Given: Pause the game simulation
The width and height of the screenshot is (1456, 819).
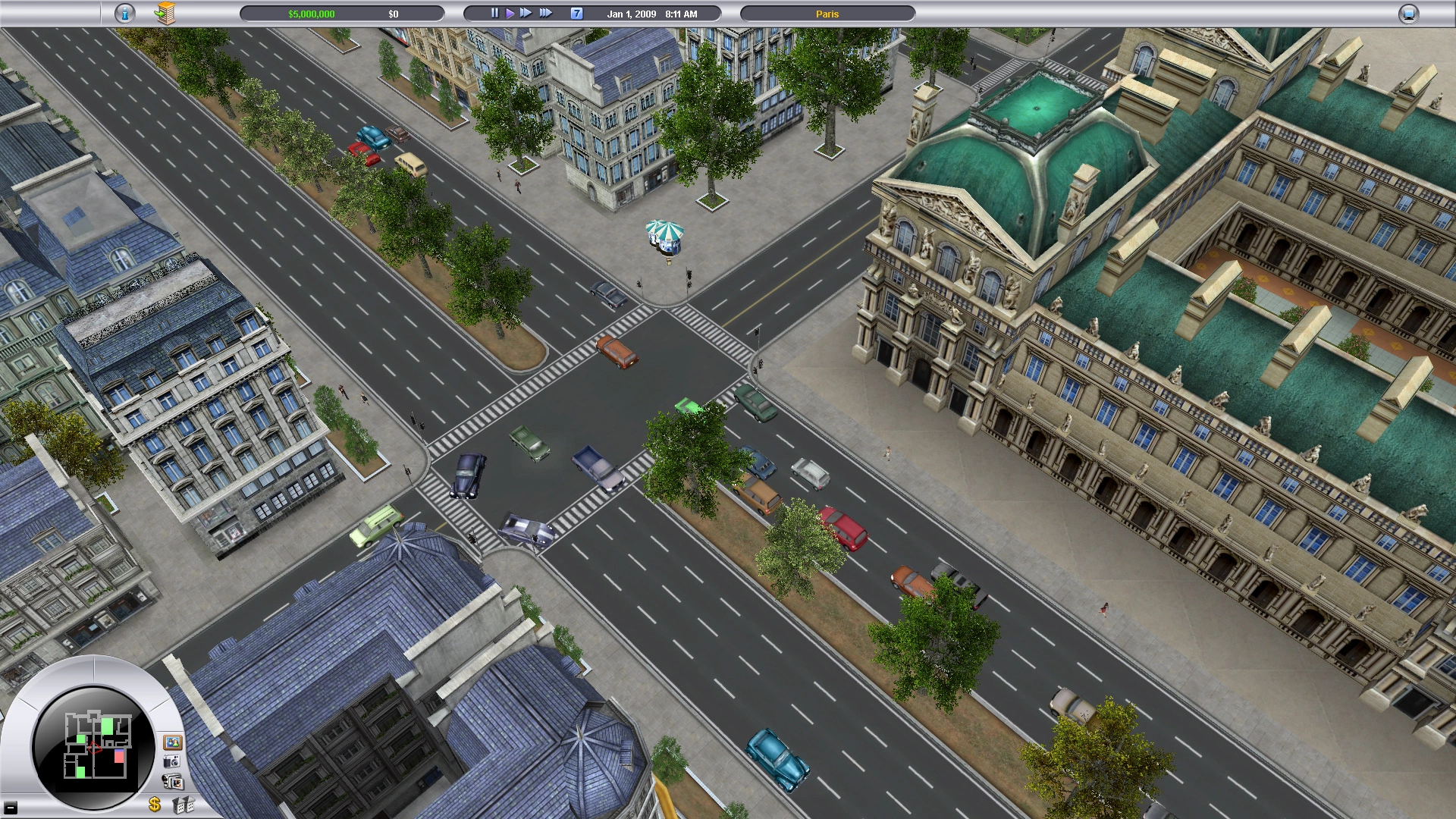Looking at the screenshot, I should click(x=494, y=14).
